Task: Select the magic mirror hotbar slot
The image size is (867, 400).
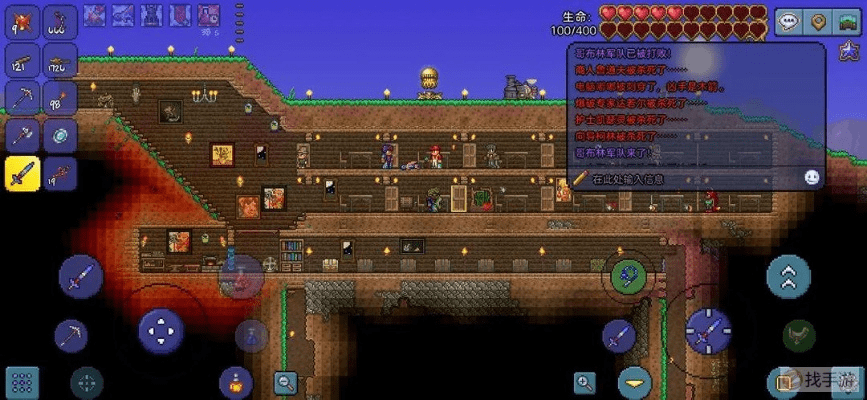Action: tap(60, 135)
